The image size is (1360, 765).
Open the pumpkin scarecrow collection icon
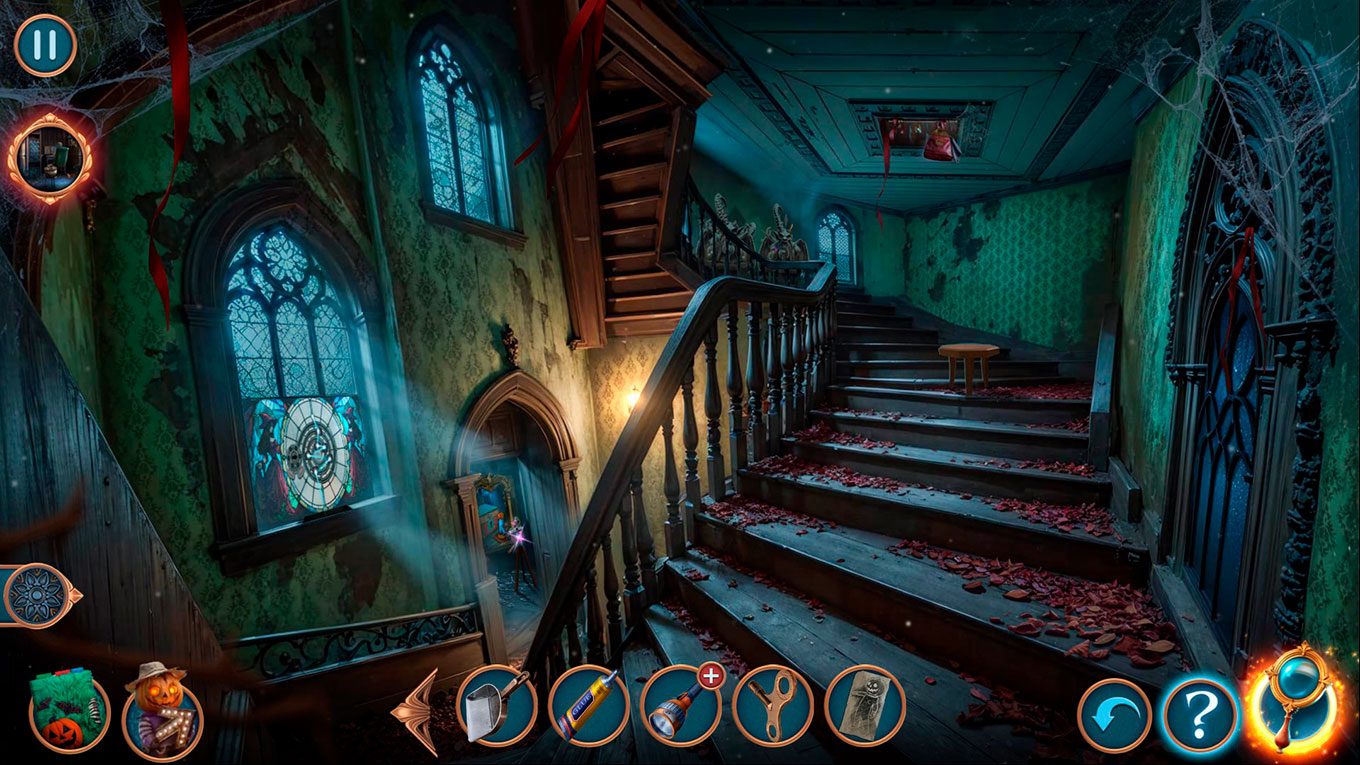click(x=162, y=712)
